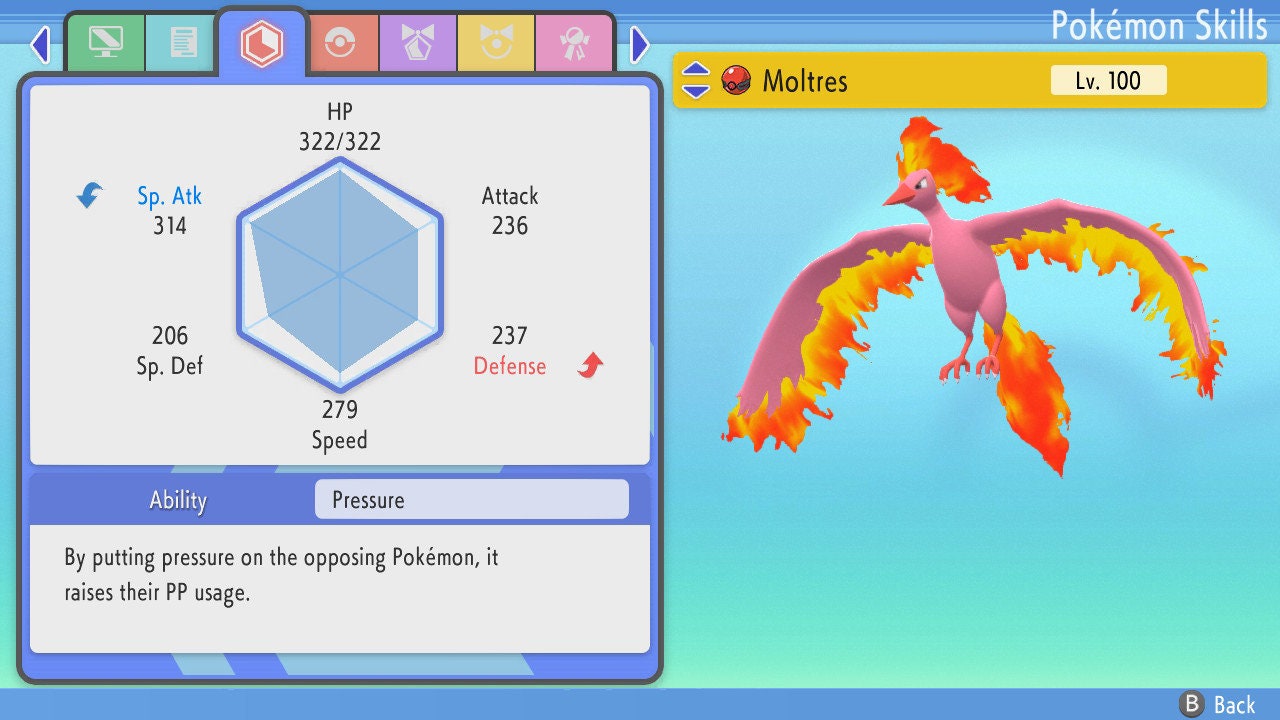The height and width of the screenshot is (720, 1280).
Task: Open the red Poké Ball moves tab
Action: click(340, 43)
